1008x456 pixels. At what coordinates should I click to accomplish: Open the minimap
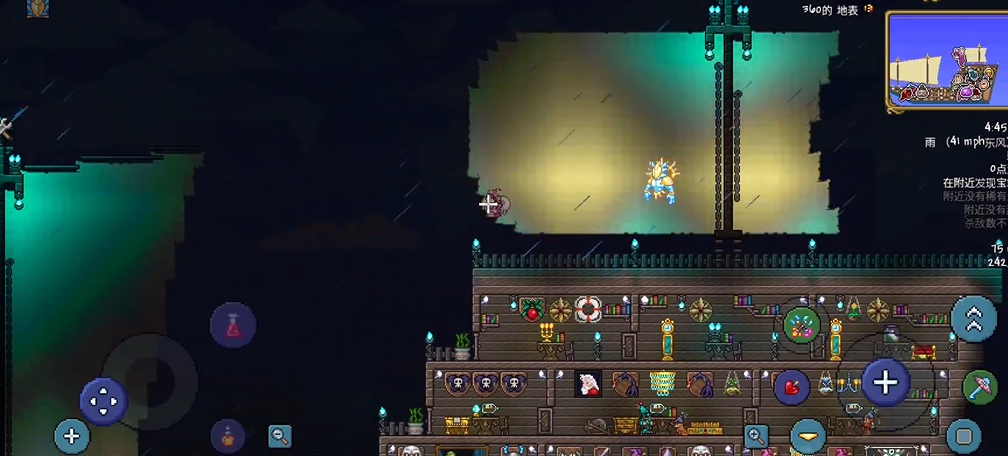pyautogui.click(x=945, y=60)
